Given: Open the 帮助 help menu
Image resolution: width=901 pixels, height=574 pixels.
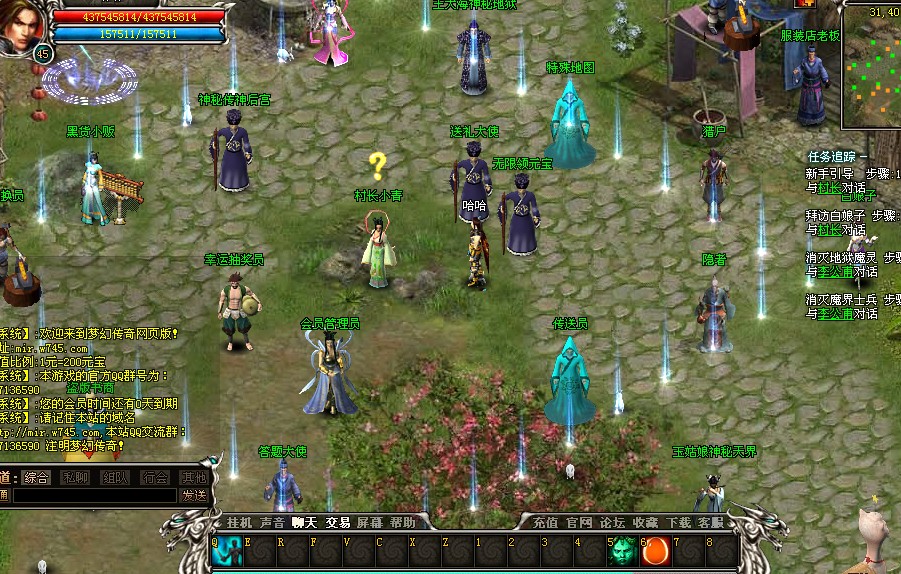Looking at the screenshot, I should [x=403, y=523].
